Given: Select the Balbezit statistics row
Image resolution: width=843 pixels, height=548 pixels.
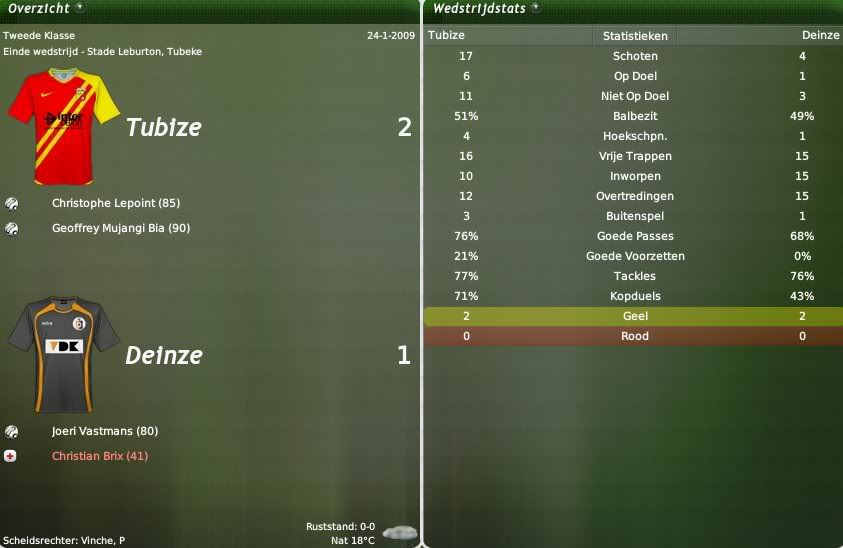Looking at the screenshot, I should click(x=635, y=116).
